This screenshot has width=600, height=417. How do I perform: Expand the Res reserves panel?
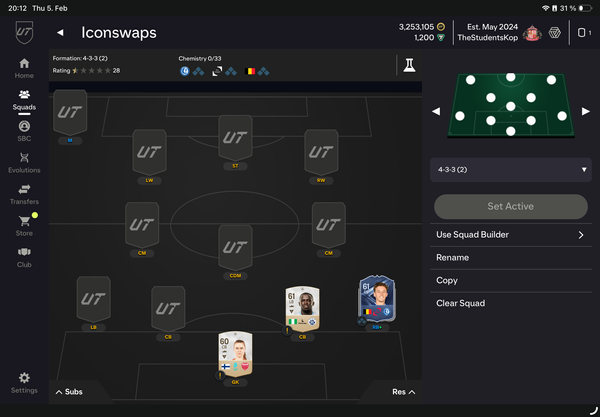click(x=403, y=392)
